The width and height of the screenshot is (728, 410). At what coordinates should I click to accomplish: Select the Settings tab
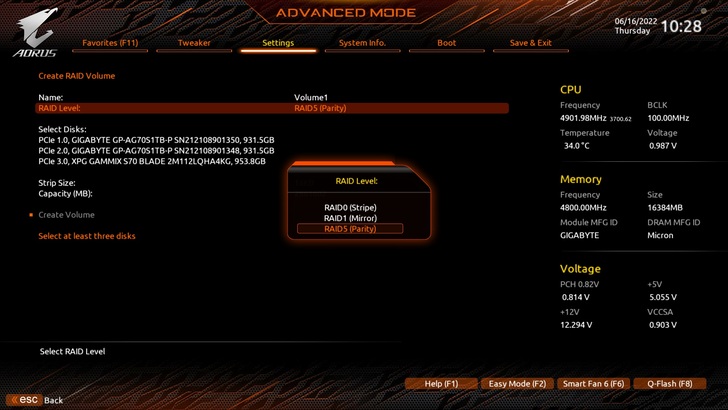point(278,43)
